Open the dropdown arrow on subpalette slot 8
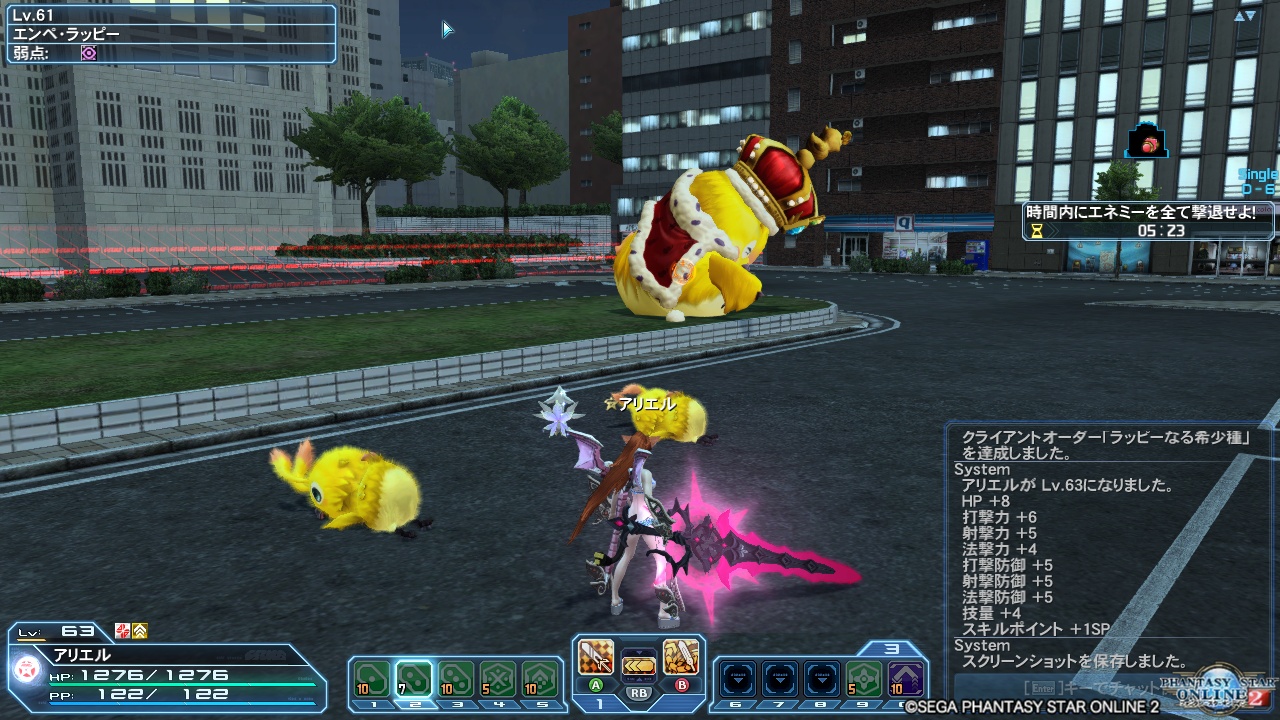The width and height of the screenshot is (1280, 720). 822,680
